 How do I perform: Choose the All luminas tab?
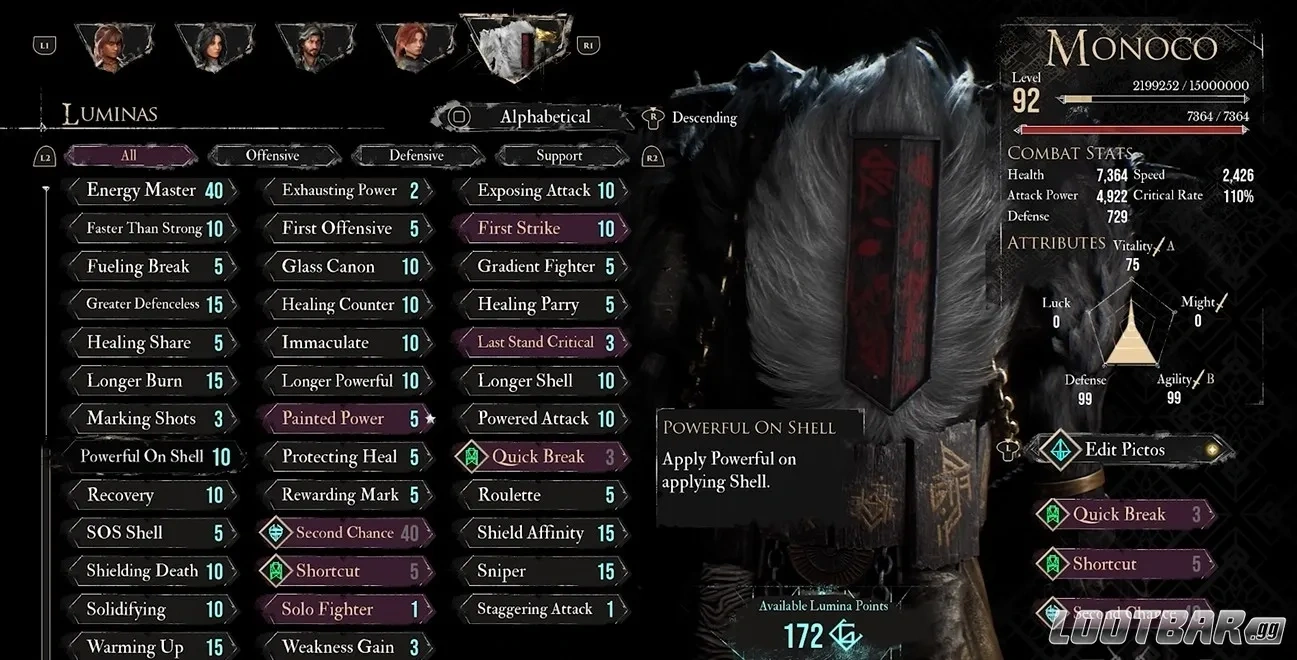129,155
